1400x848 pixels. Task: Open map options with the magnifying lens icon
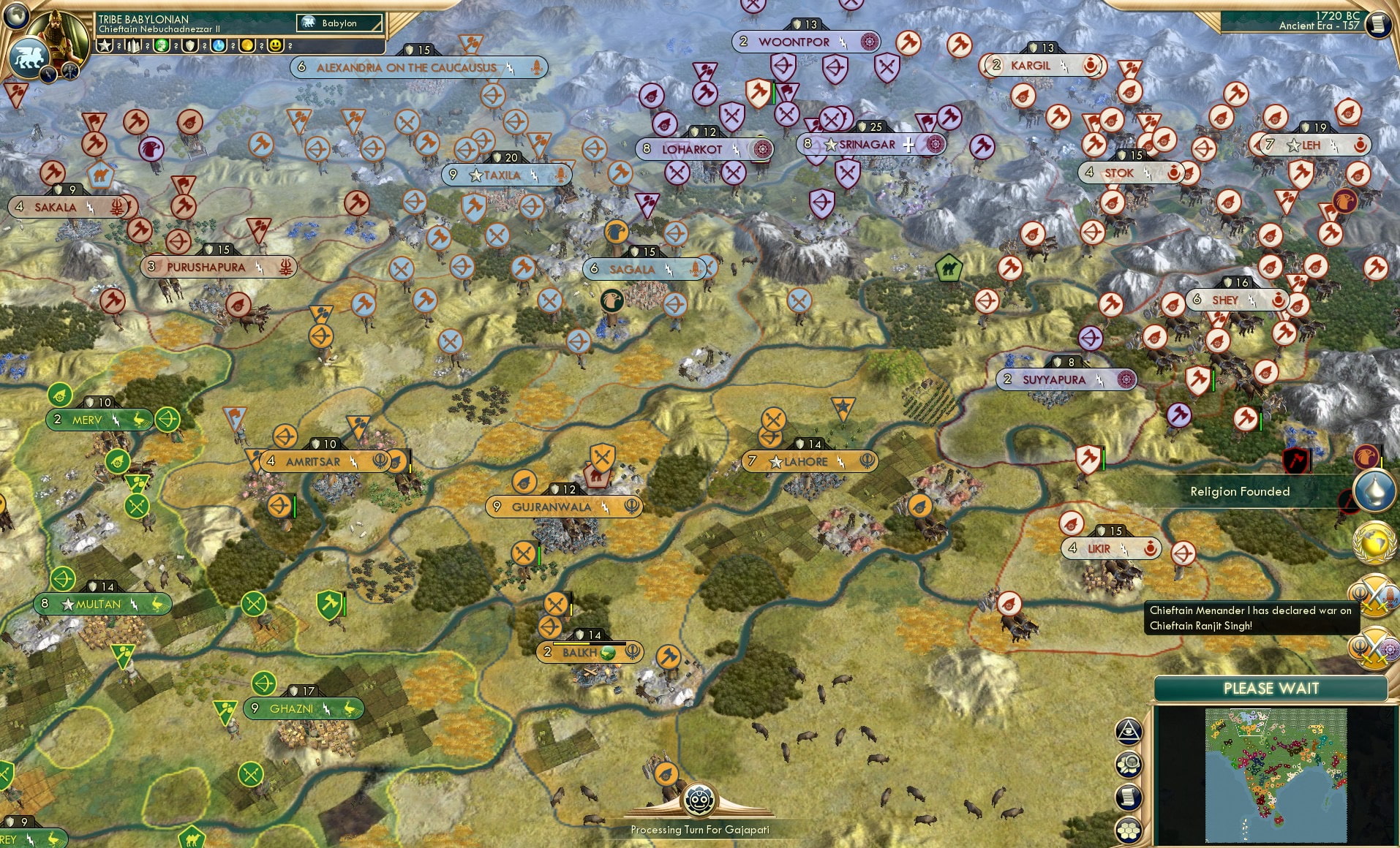click(1129, 763)
